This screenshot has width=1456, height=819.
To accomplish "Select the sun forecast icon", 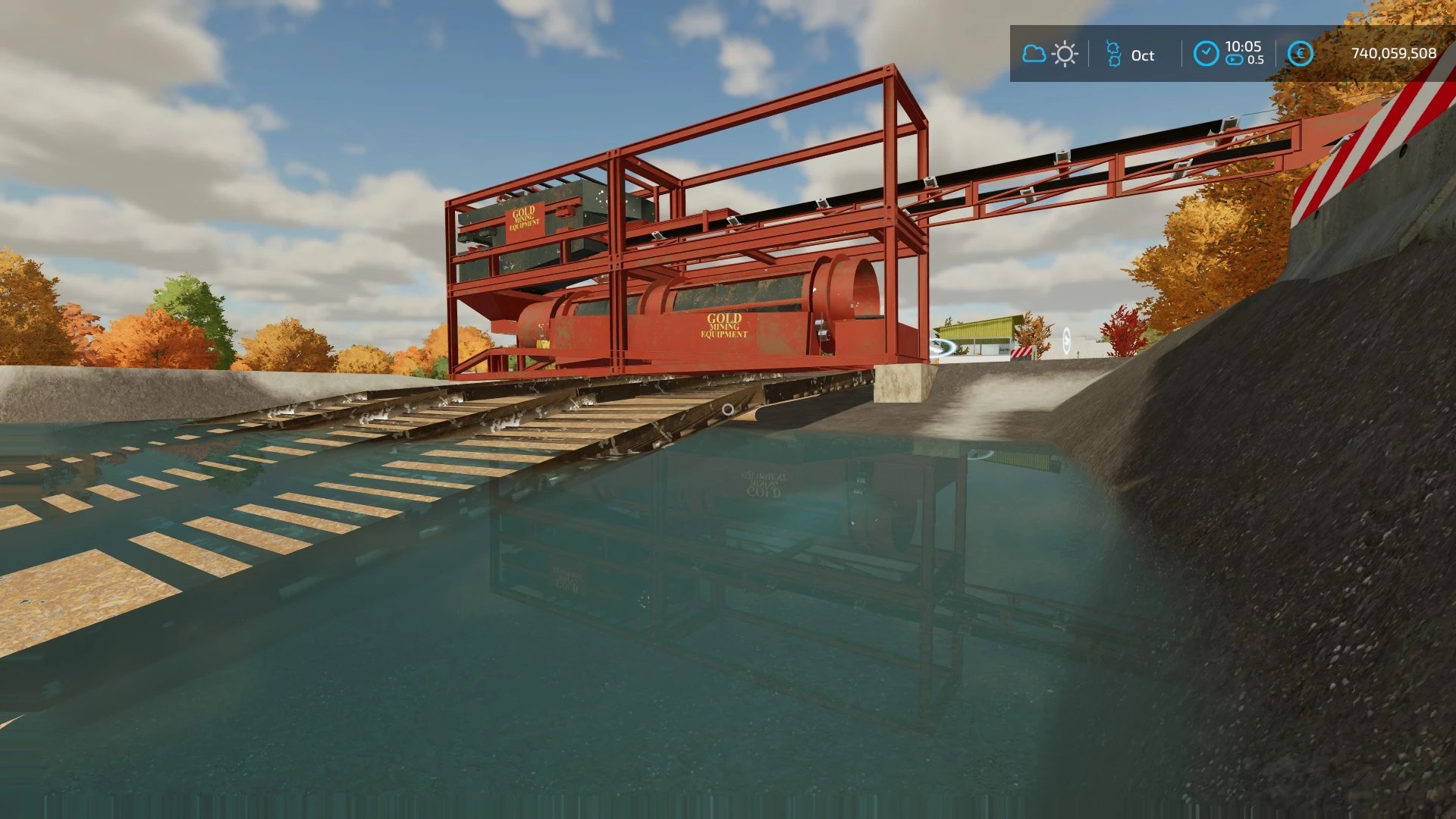I will click(x=1065, y=53).
